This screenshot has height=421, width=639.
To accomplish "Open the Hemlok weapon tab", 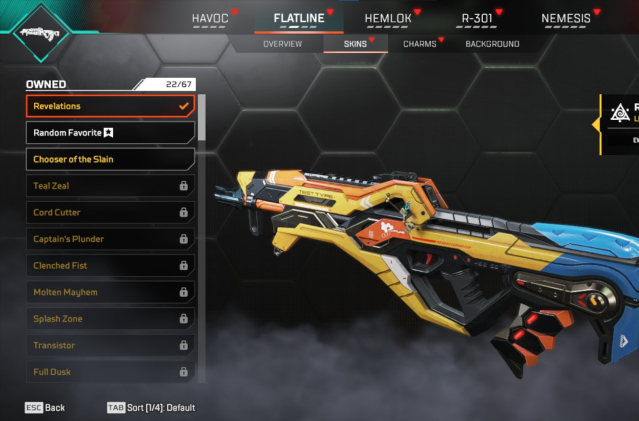I will coord(389,18).
